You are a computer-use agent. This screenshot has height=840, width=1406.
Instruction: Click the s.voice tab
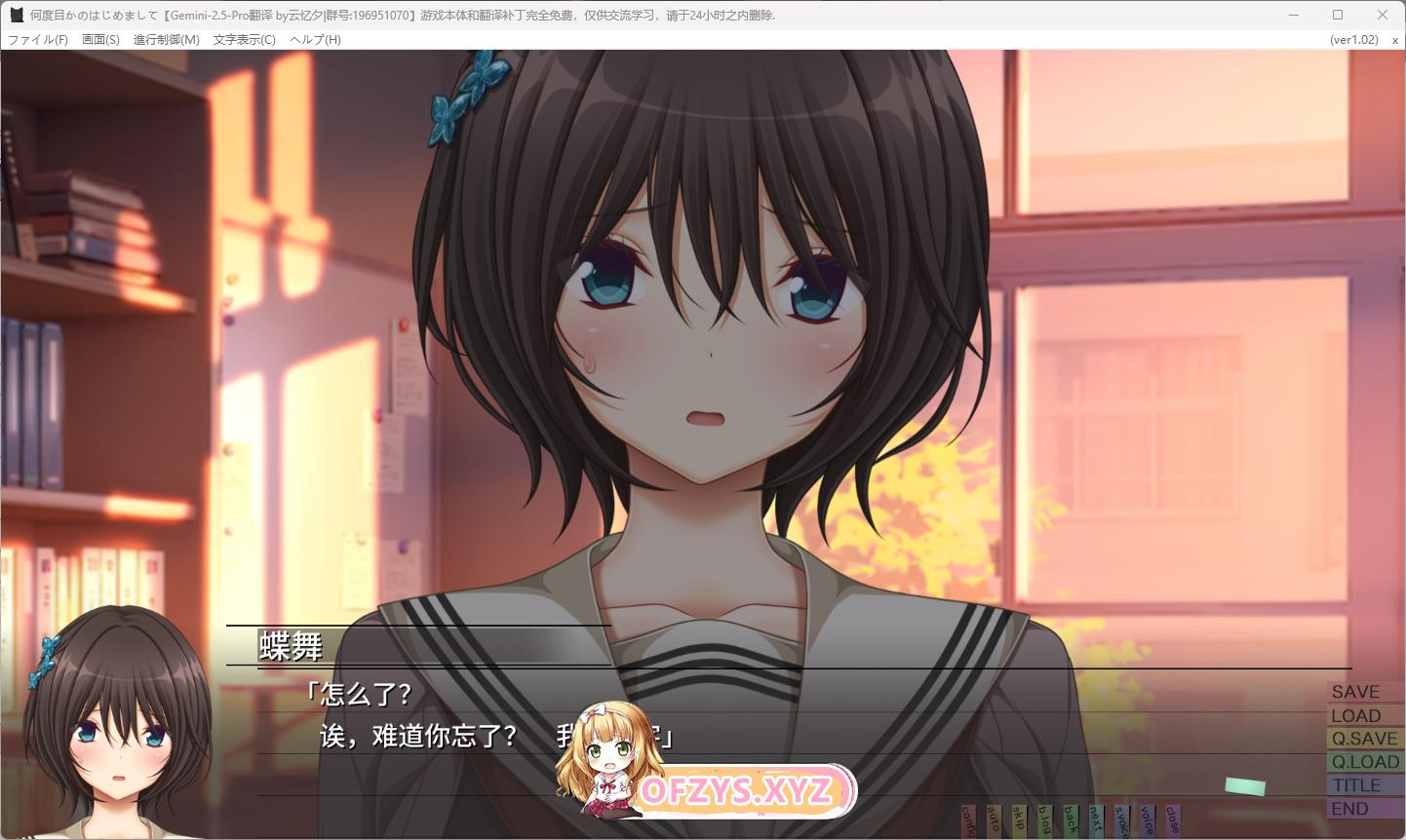point(1121,821)
